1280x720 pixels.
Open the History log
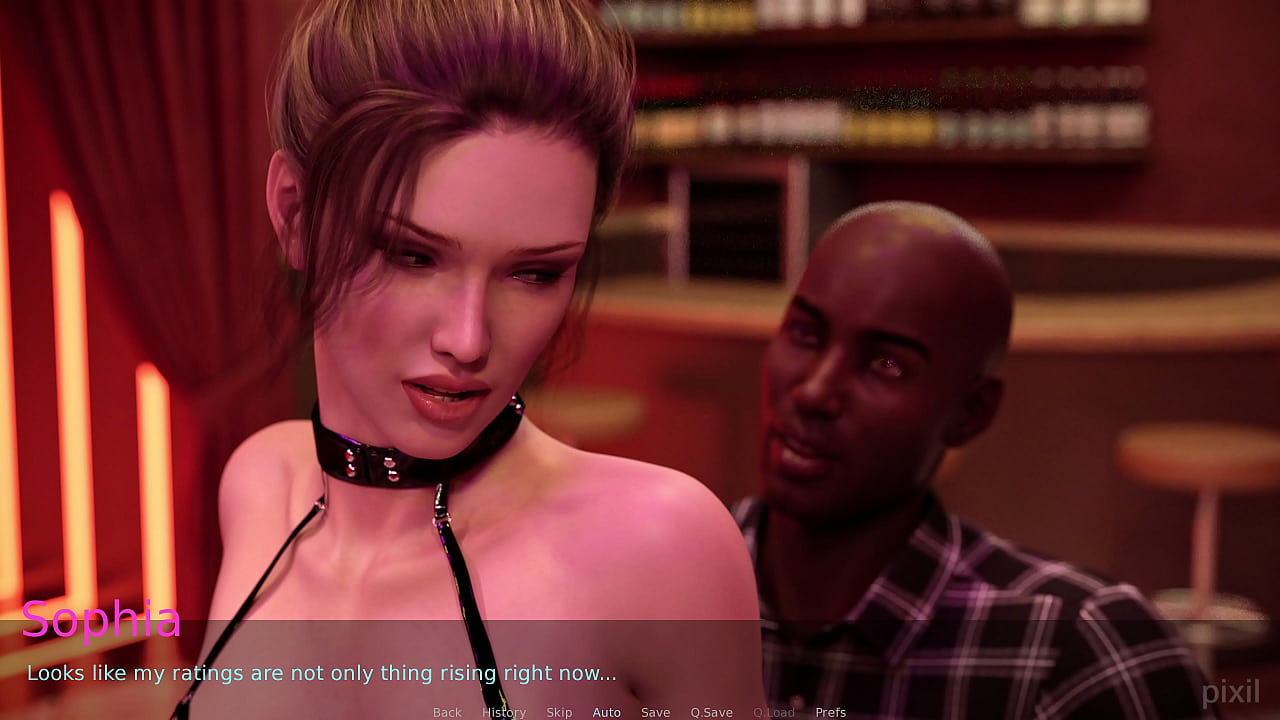[504, 712]
